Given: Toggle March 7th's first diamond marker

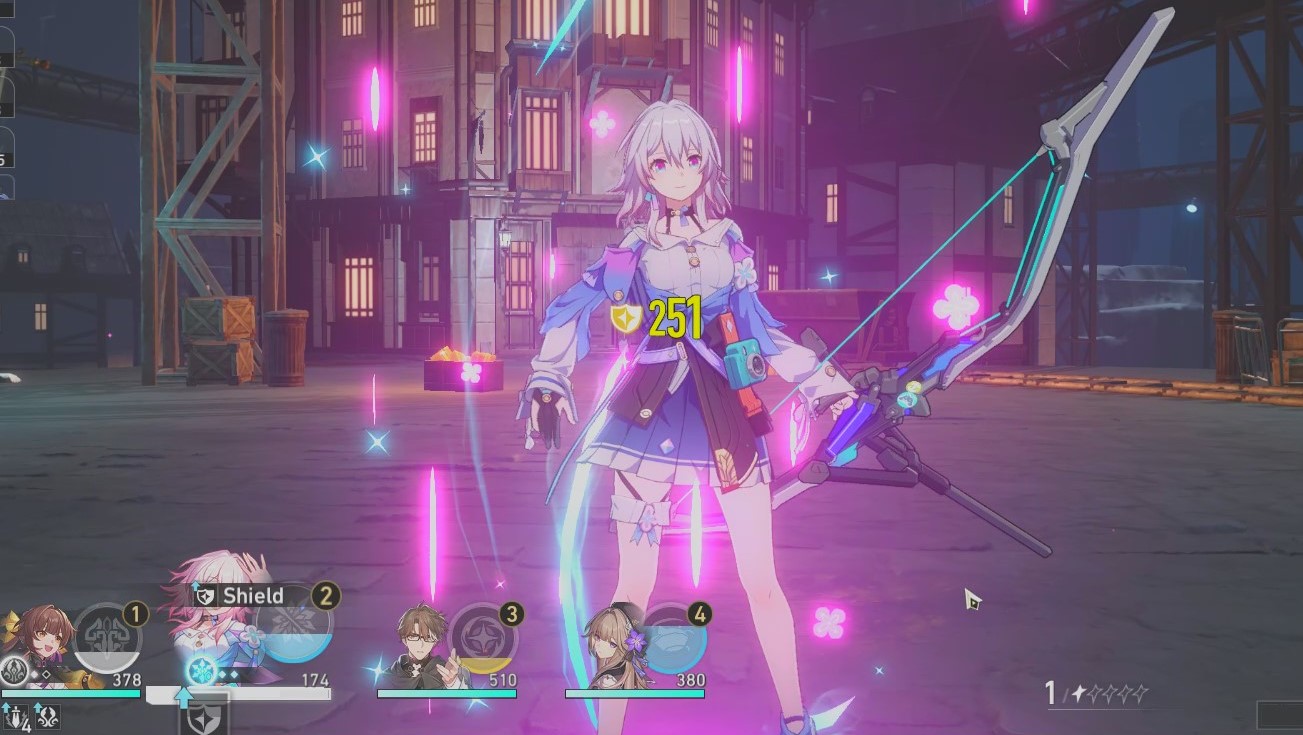Looking at the screenshot, I should pos(222,674).
